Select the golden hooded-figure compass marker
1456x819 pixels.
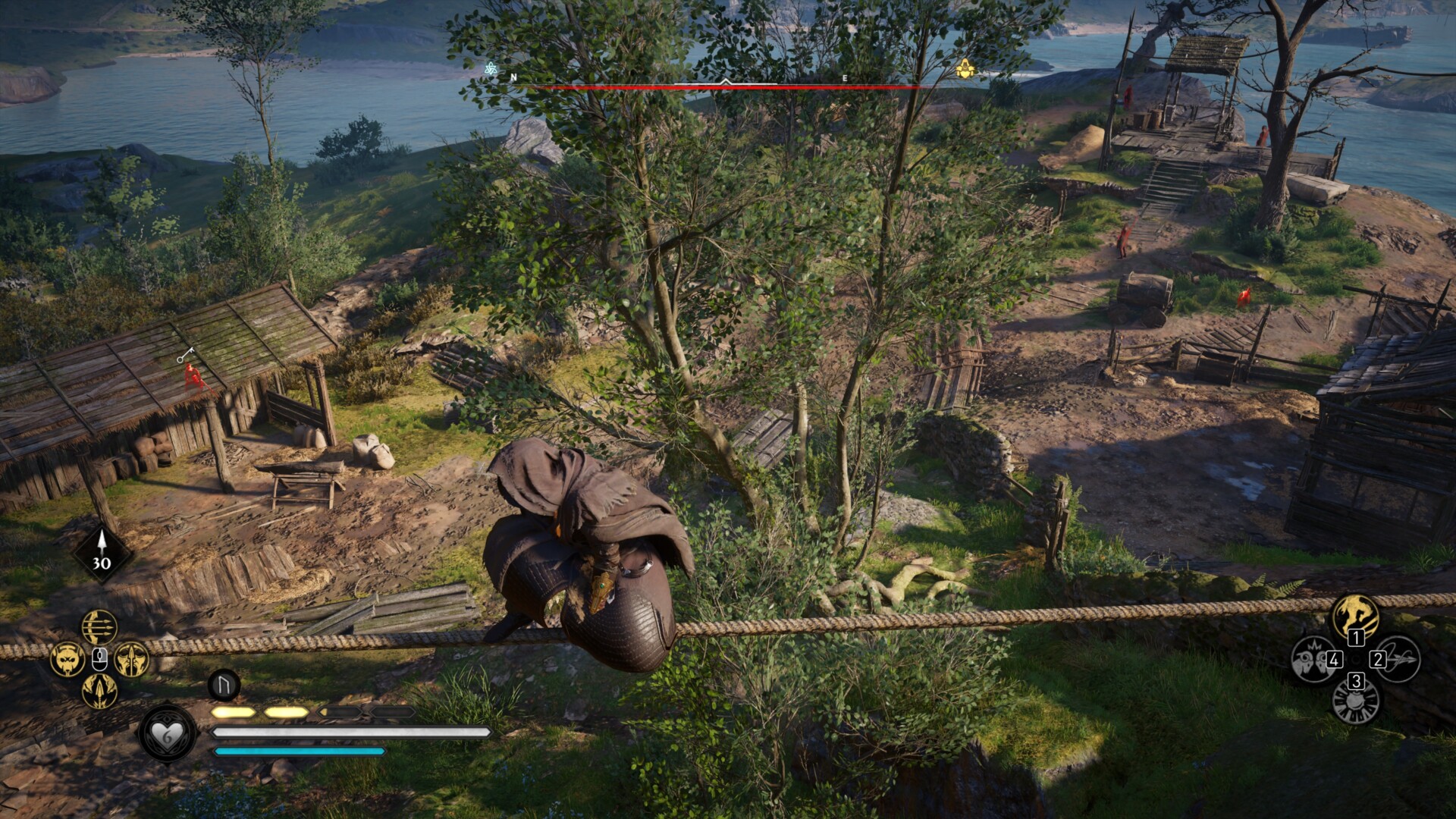[964, 70]
